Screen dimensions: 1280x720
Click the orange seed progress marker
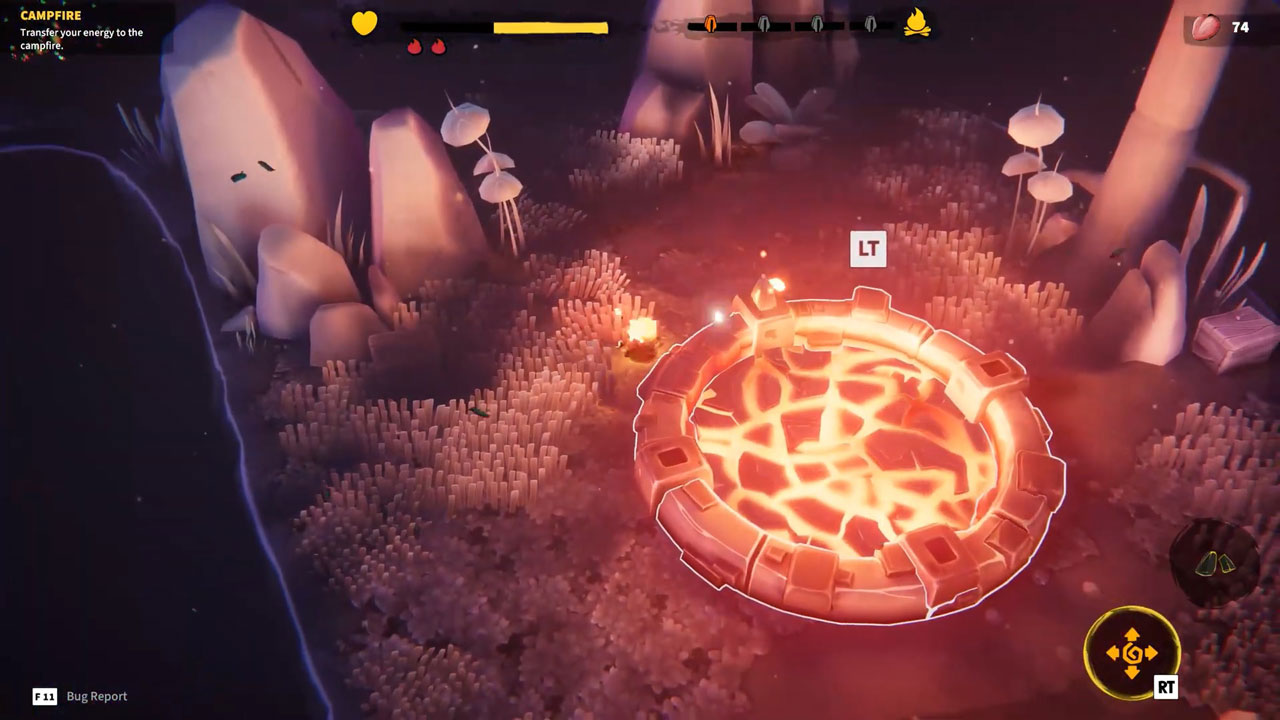(711, 24)
